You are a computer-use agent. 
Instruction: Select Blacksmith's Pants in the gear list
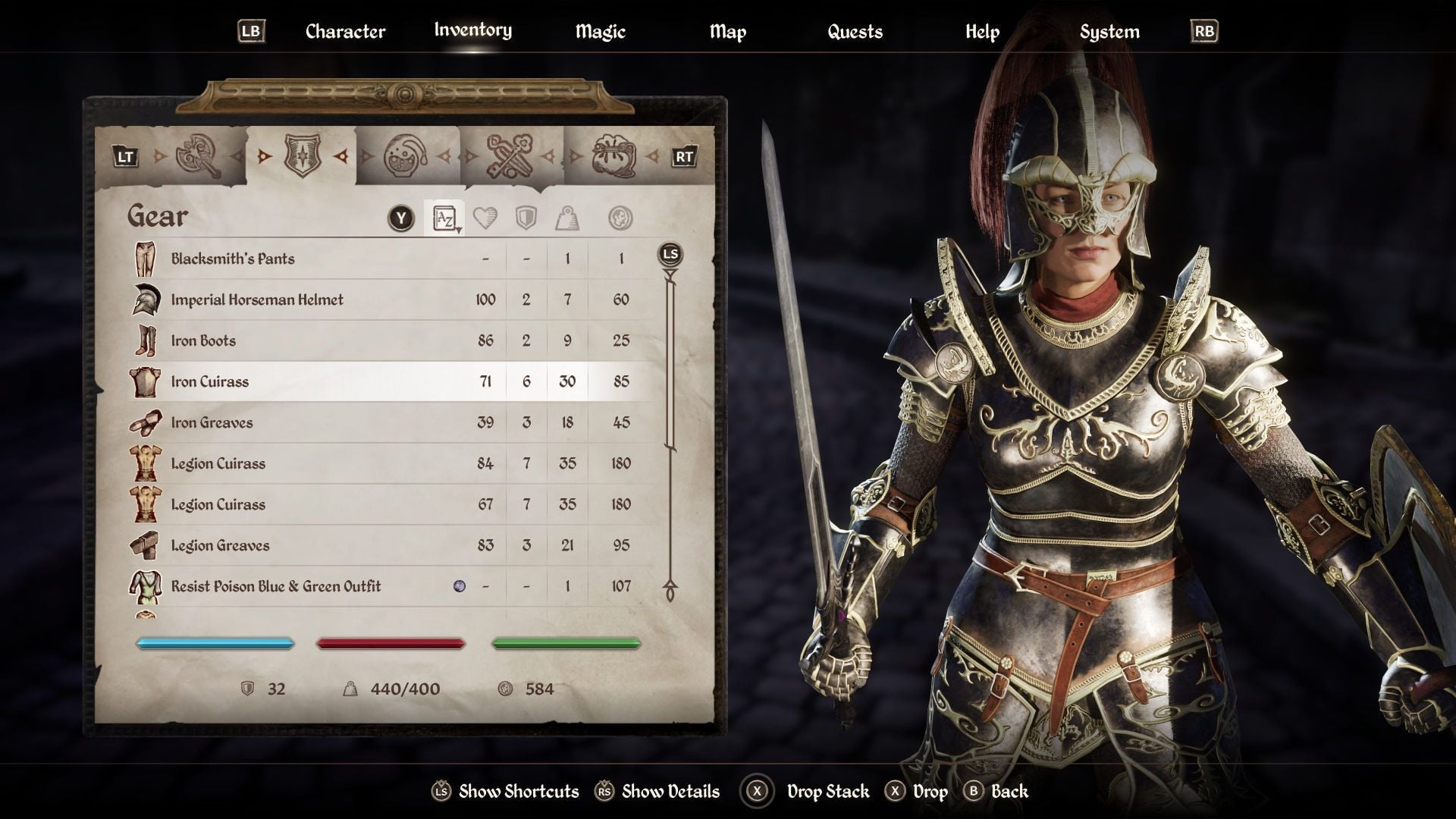[x=233, y=259]
